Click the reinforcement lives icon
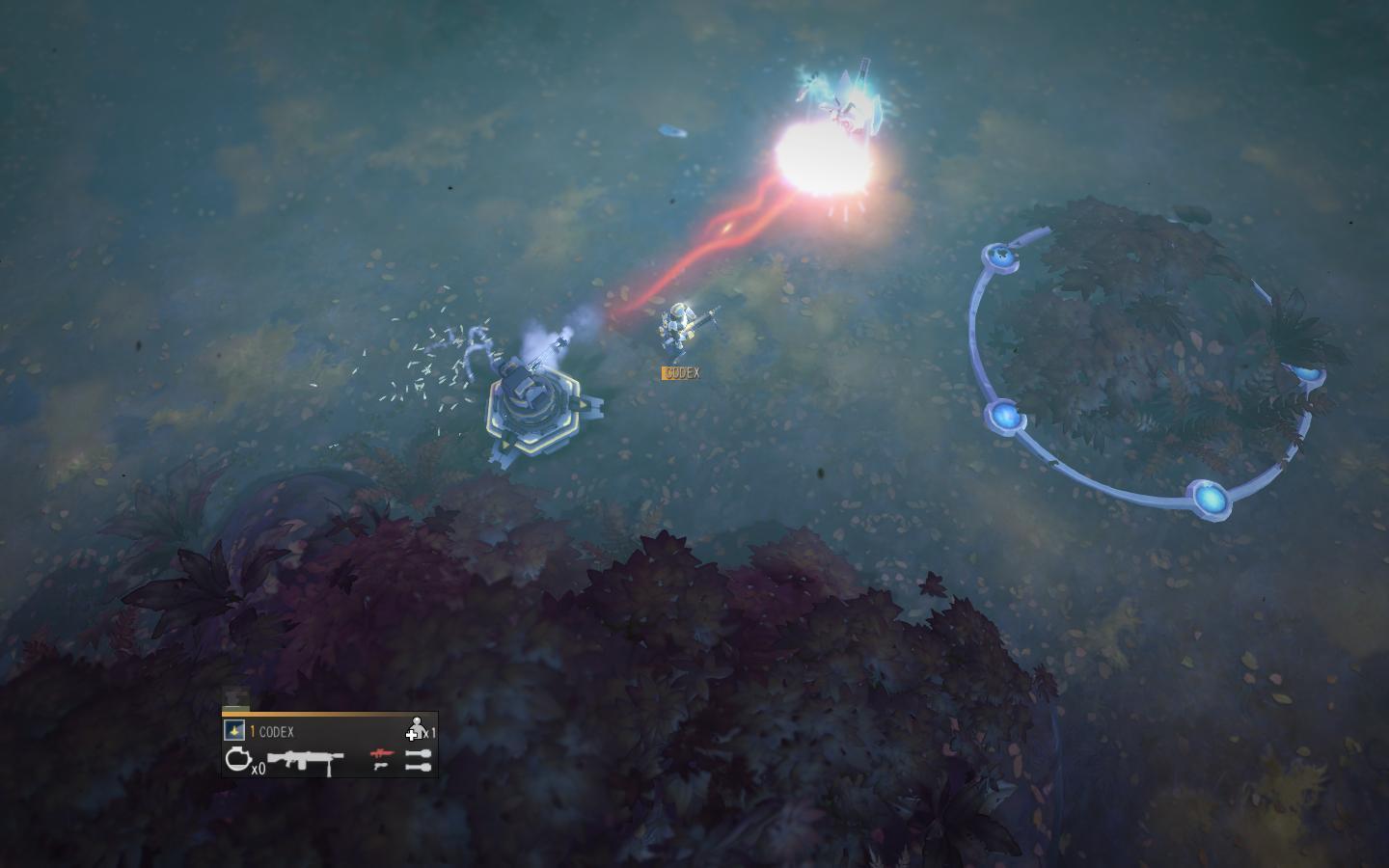Viewport: 1389px width, 868px height. (x=416, y=729)
